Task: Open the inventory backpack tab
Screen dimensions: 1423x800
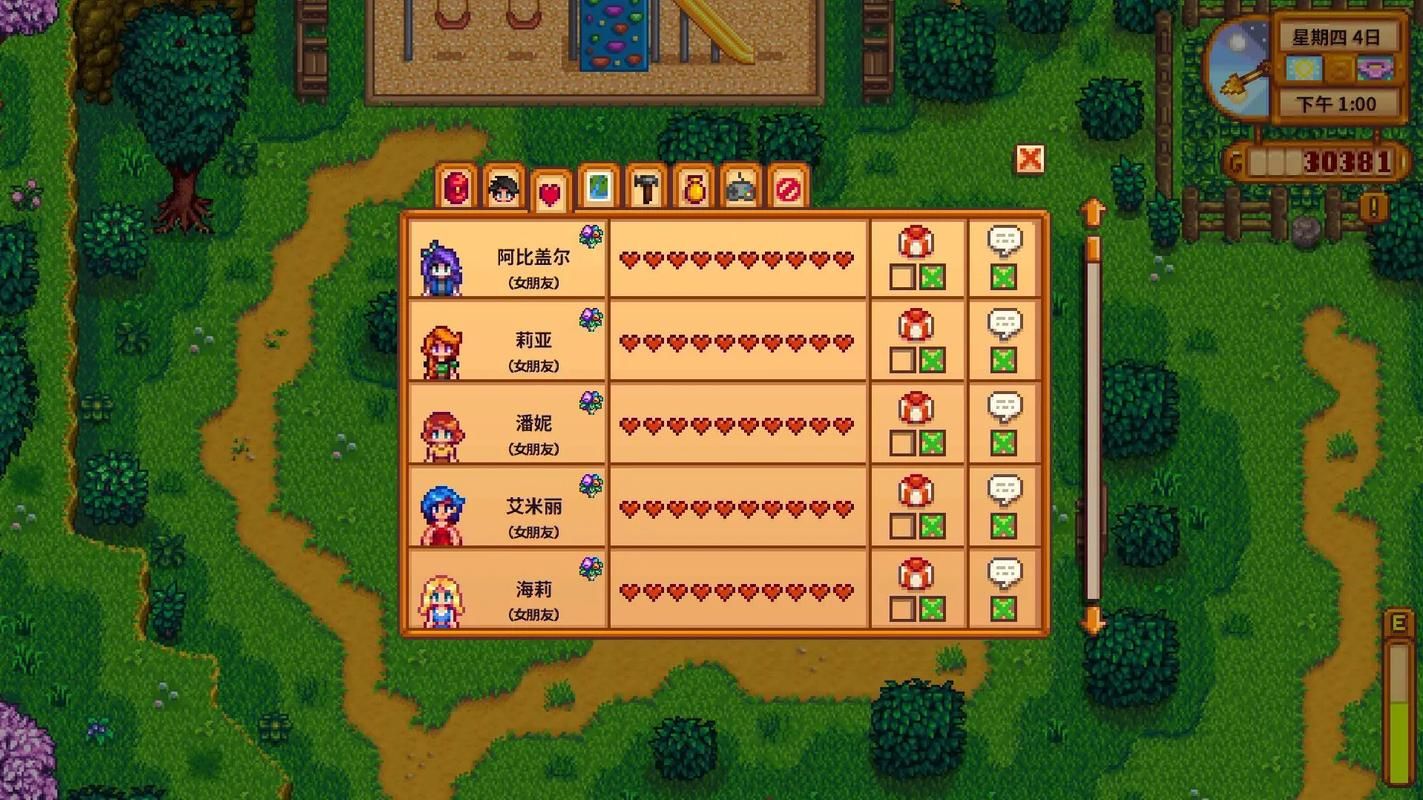Action: (x=457, y=187)
